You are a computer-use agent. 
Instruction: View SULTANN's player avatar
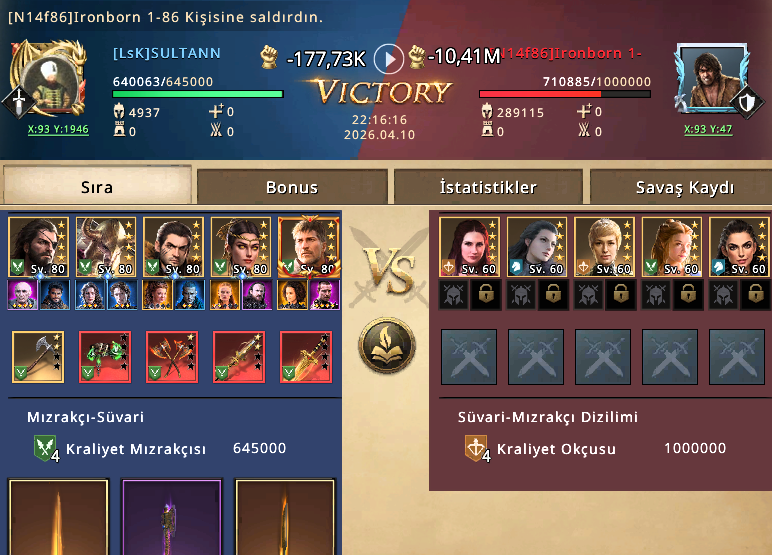coord(45,78)
